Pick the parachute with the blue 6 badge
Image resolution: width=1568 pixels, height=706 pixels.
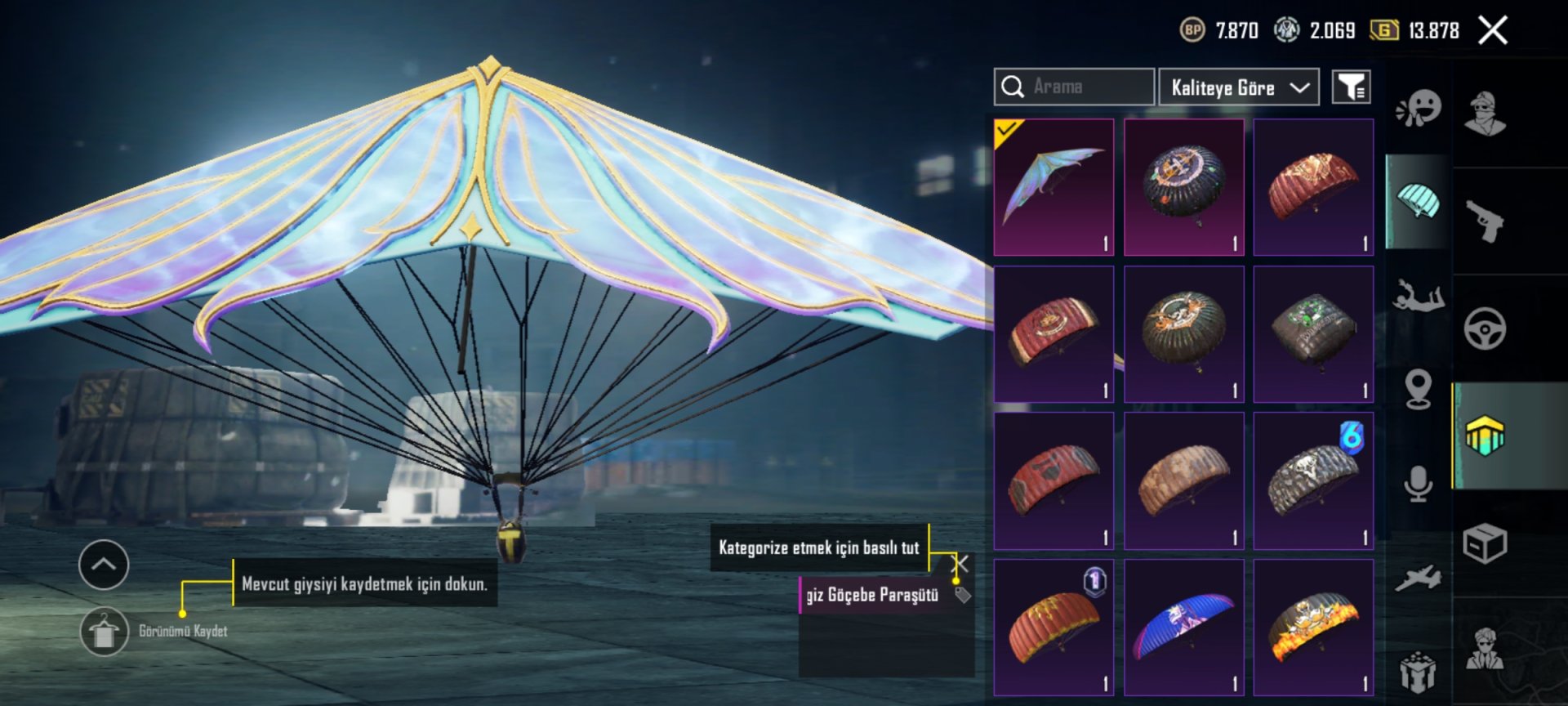coord(1313,480)
